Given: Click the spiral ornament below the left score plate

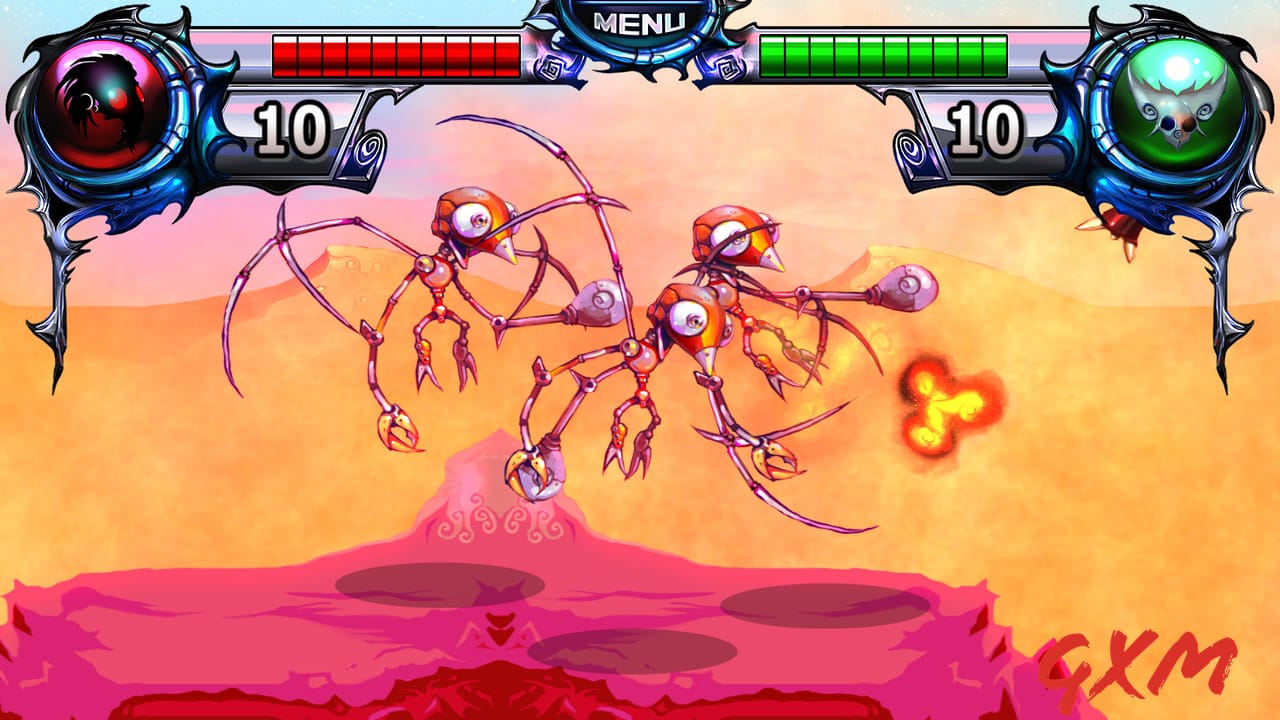Looking at the screenshot, I should point(370,150).
